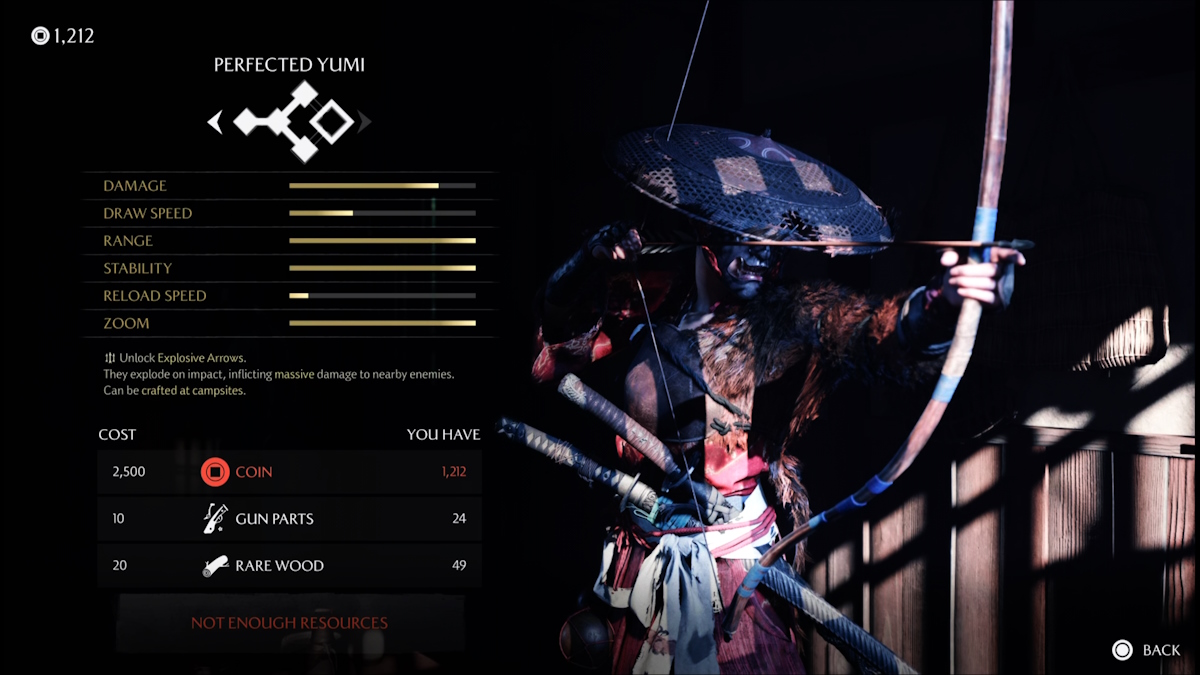The image size is (1200, 675).
Task: Select the outlined diamond upgrade node
Action: coord(331,122)
